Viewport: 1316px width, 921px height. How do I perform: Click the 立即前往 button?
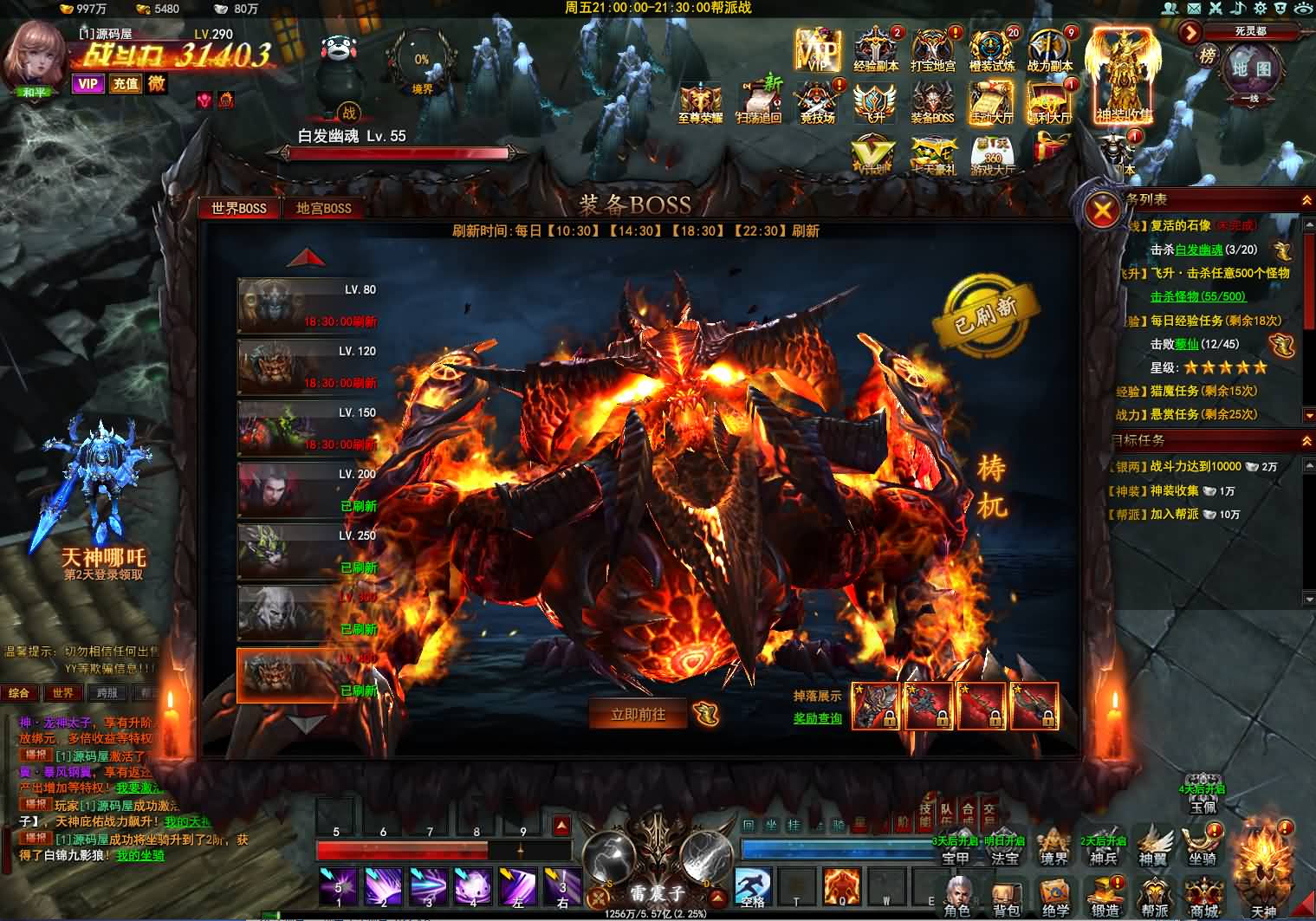639,714
